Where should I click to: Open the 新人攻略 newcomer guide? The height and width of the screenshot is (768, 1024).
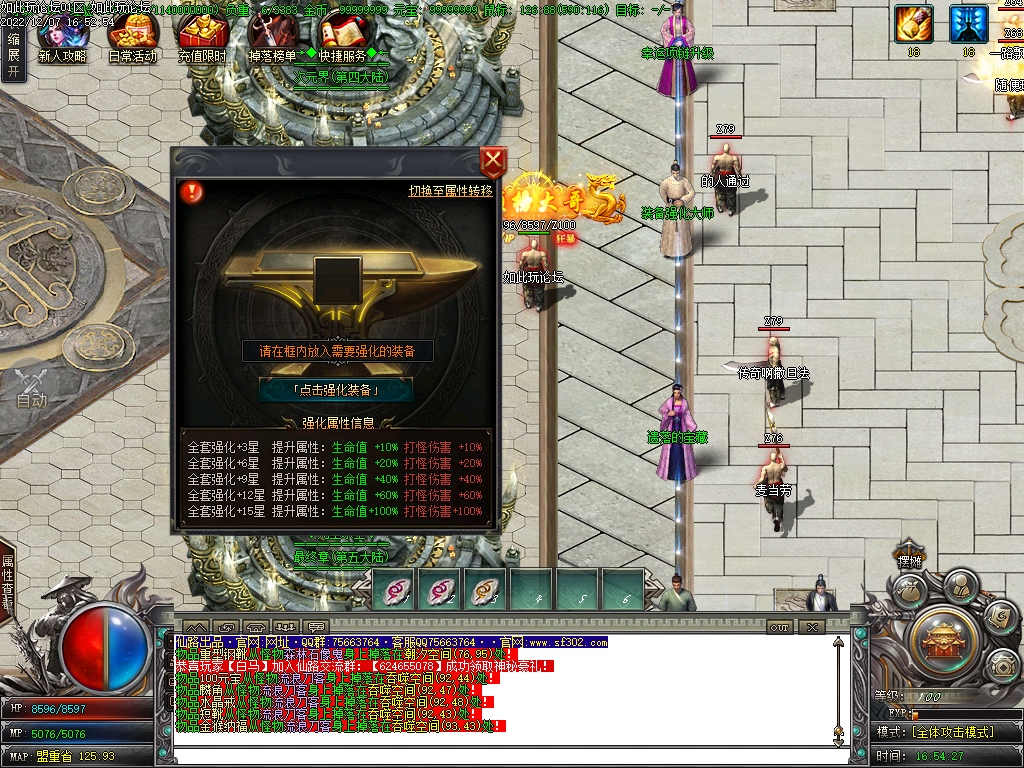62,40
